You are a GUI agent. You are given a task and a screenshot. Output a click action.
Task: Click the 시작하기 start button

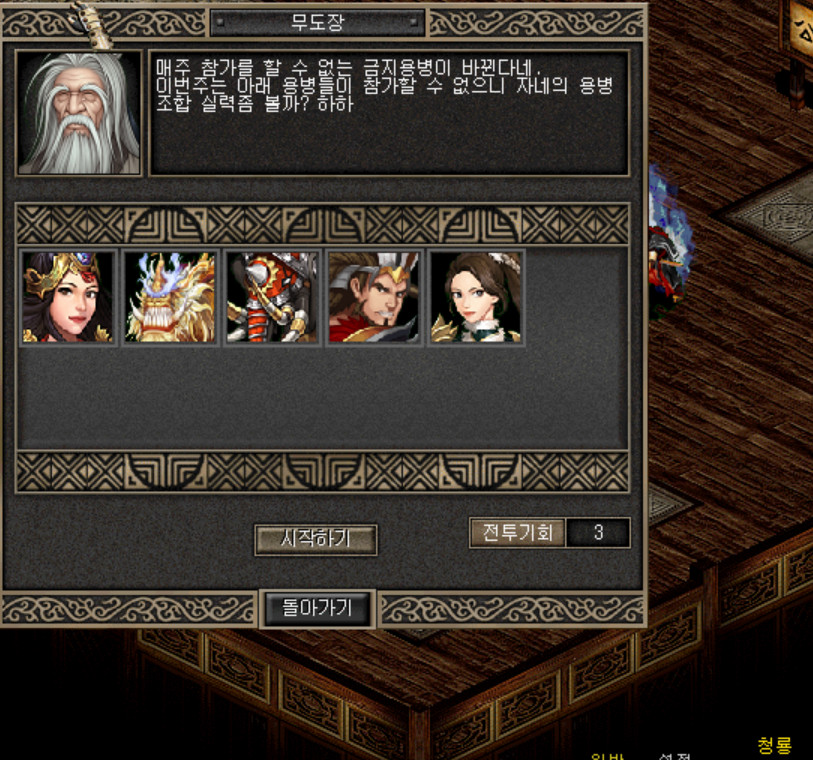(315, 540)
